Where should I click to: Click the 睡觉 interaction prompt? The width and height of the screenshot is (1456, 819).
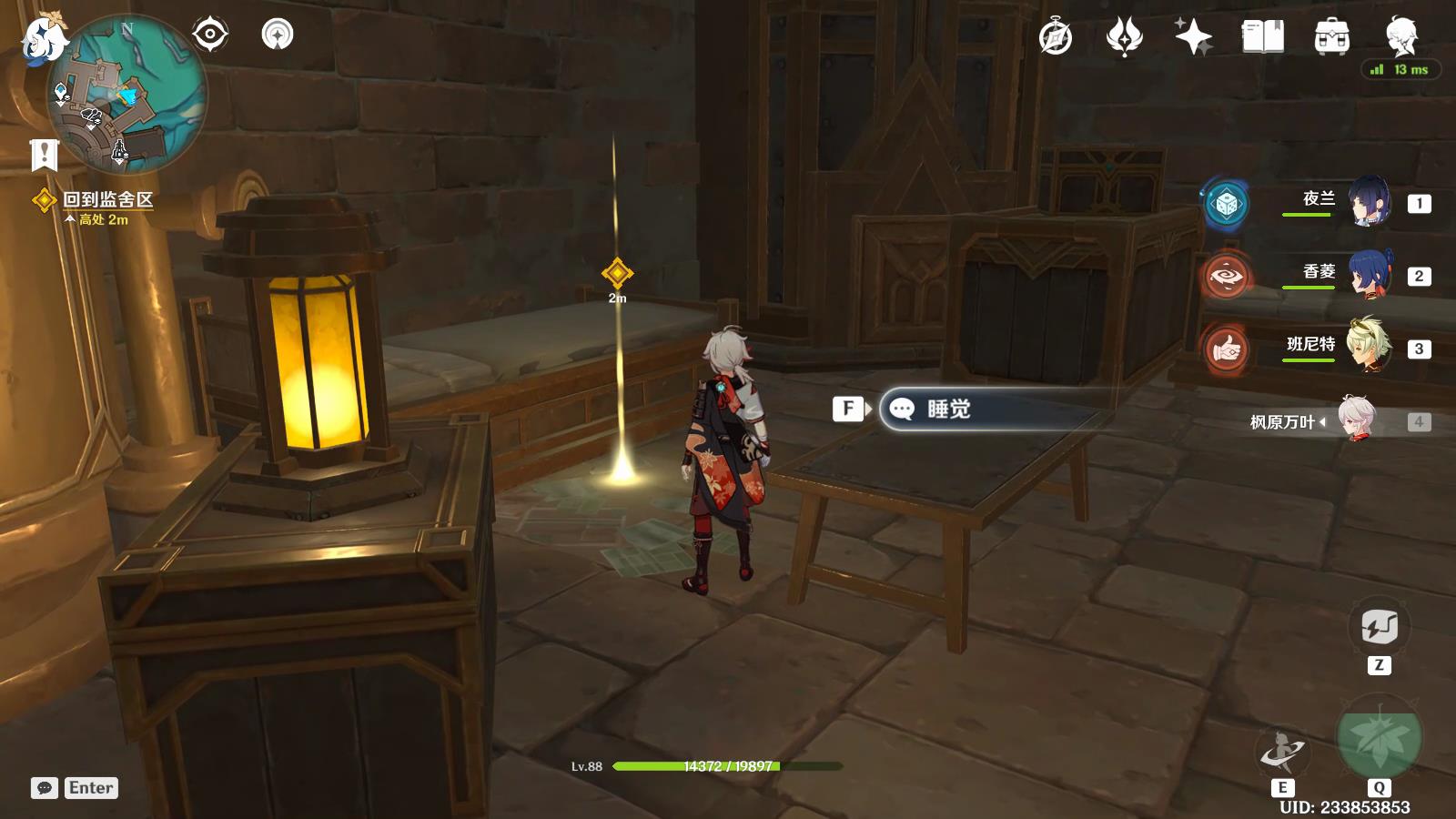tap(951, 409)
